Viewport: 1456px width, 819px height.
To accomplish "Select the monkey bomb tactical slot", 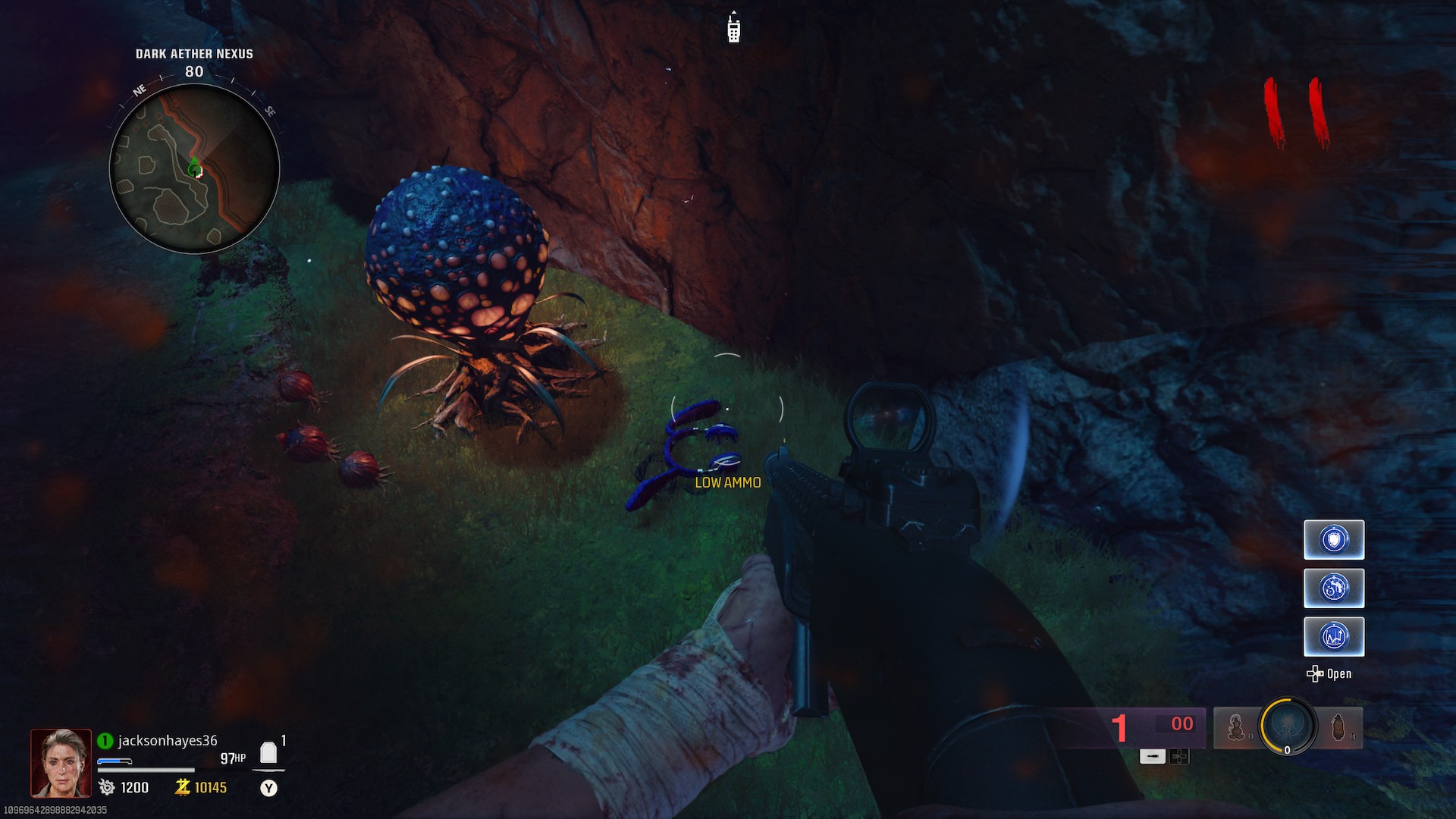I will tap(1236, 727).
